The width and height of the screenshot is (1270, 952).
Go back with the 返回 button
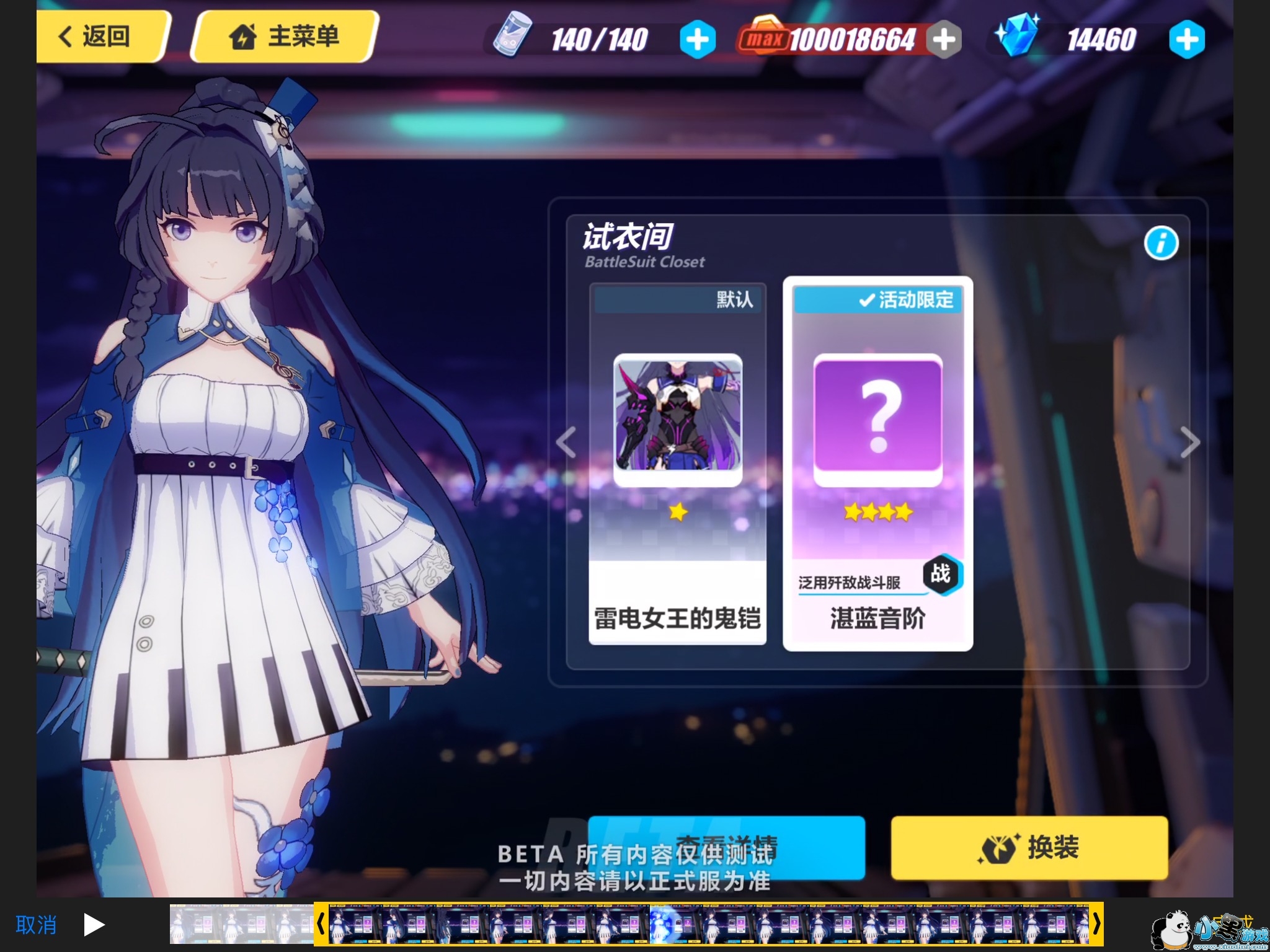(x=99, y=36)
